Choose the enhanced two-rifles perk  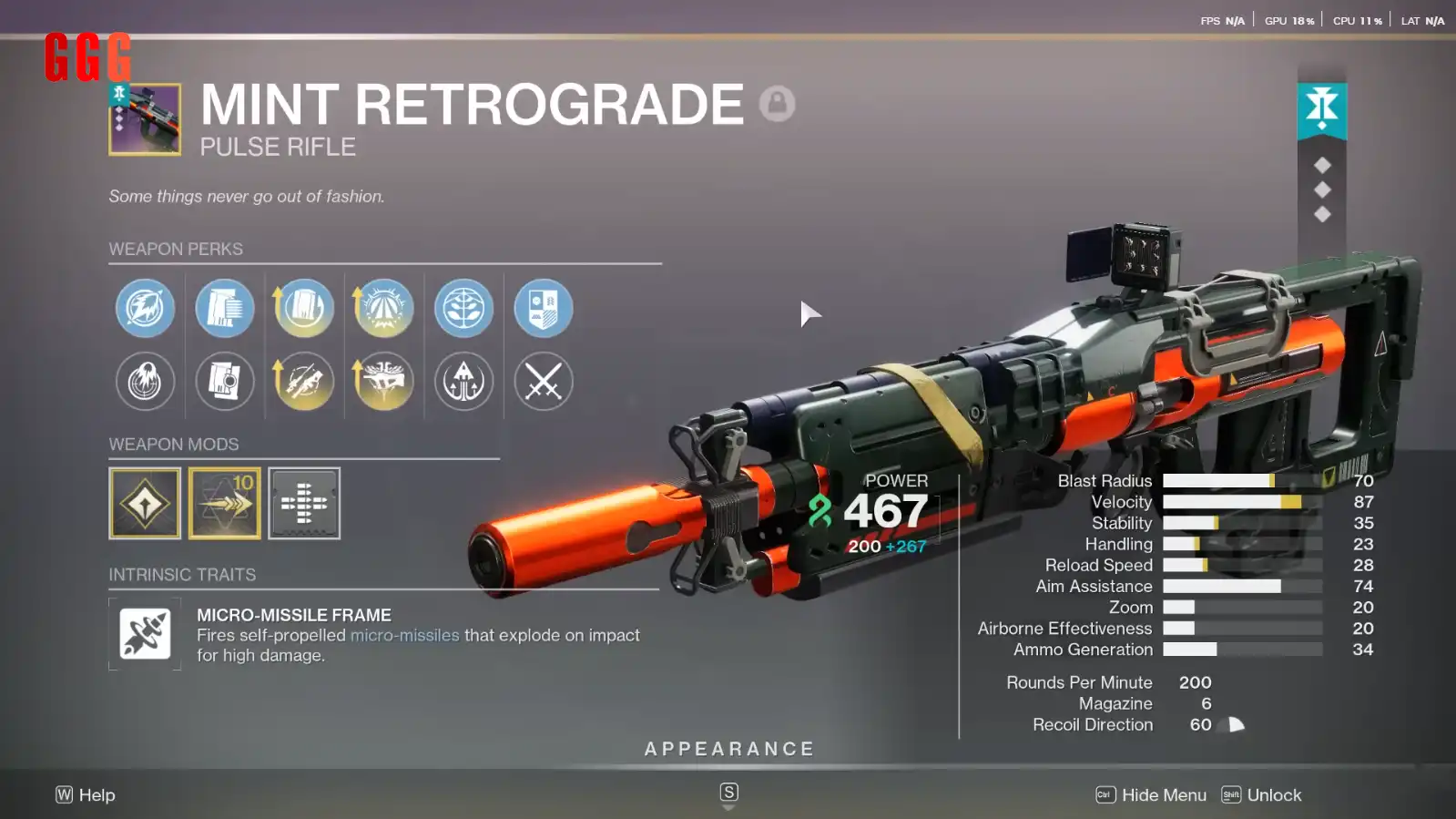click(304, 381)
